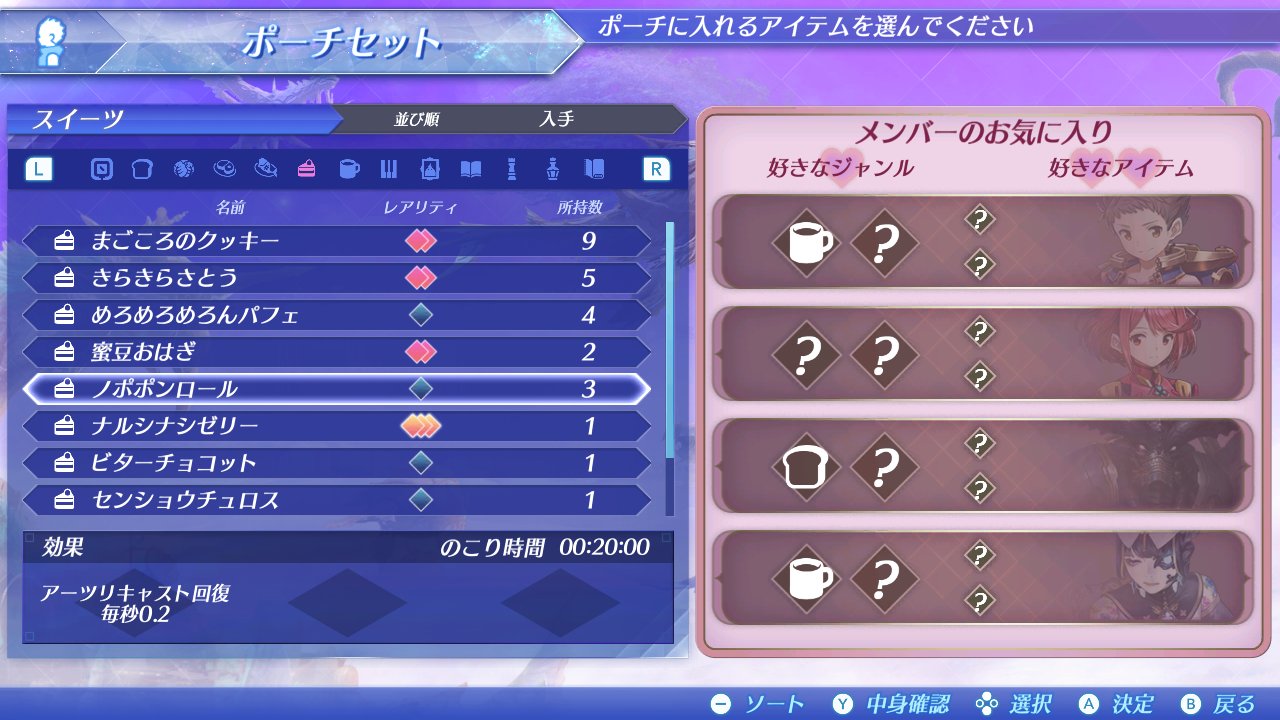Viewport: 1280px width, 720px height.
Task: Open the instruments piano category icon
Action: pyautogui.click(x=387, y=170)
